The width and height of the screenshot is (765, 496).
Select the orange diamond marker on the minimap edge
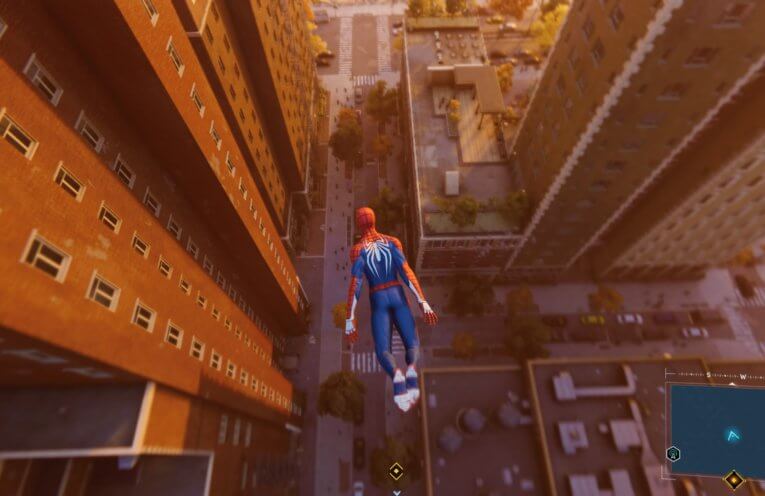point(734,479)
